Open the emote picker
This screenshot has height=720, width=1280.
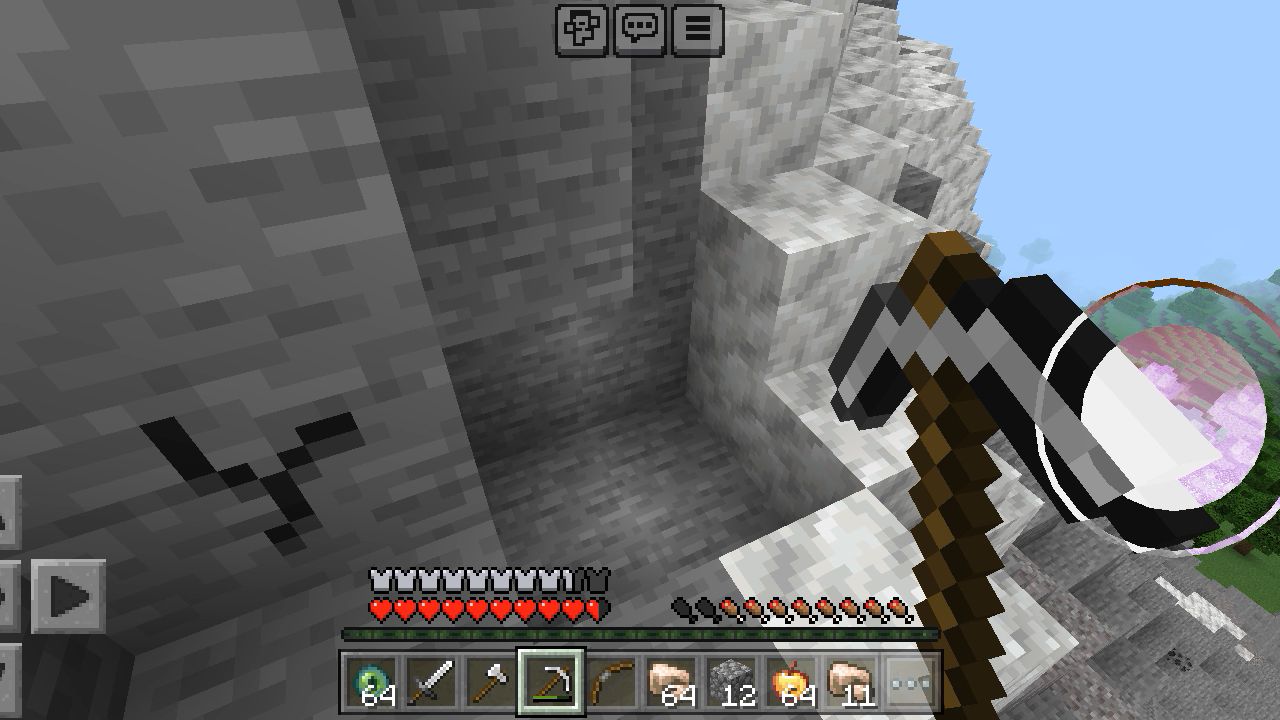pyautogui.click(x=582, y=29)
